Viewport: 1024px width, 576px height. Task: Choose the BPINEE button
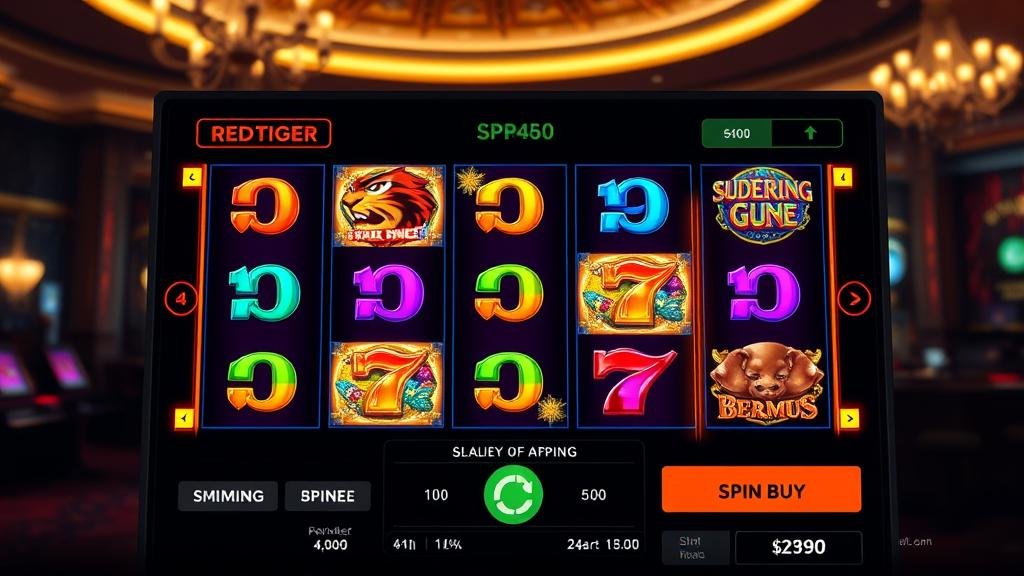click(327, 496)
